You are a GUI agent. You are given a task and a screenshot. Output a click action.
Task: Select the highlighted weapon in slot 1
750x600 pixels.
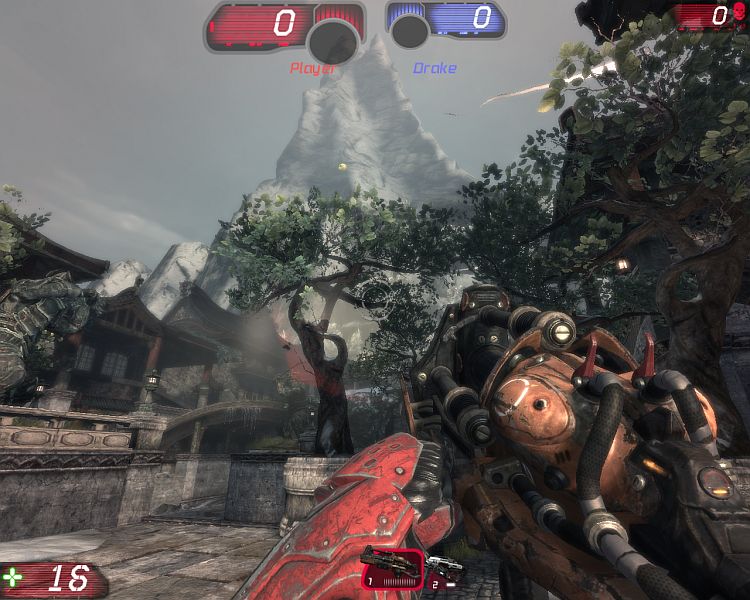tap(391, 566)
